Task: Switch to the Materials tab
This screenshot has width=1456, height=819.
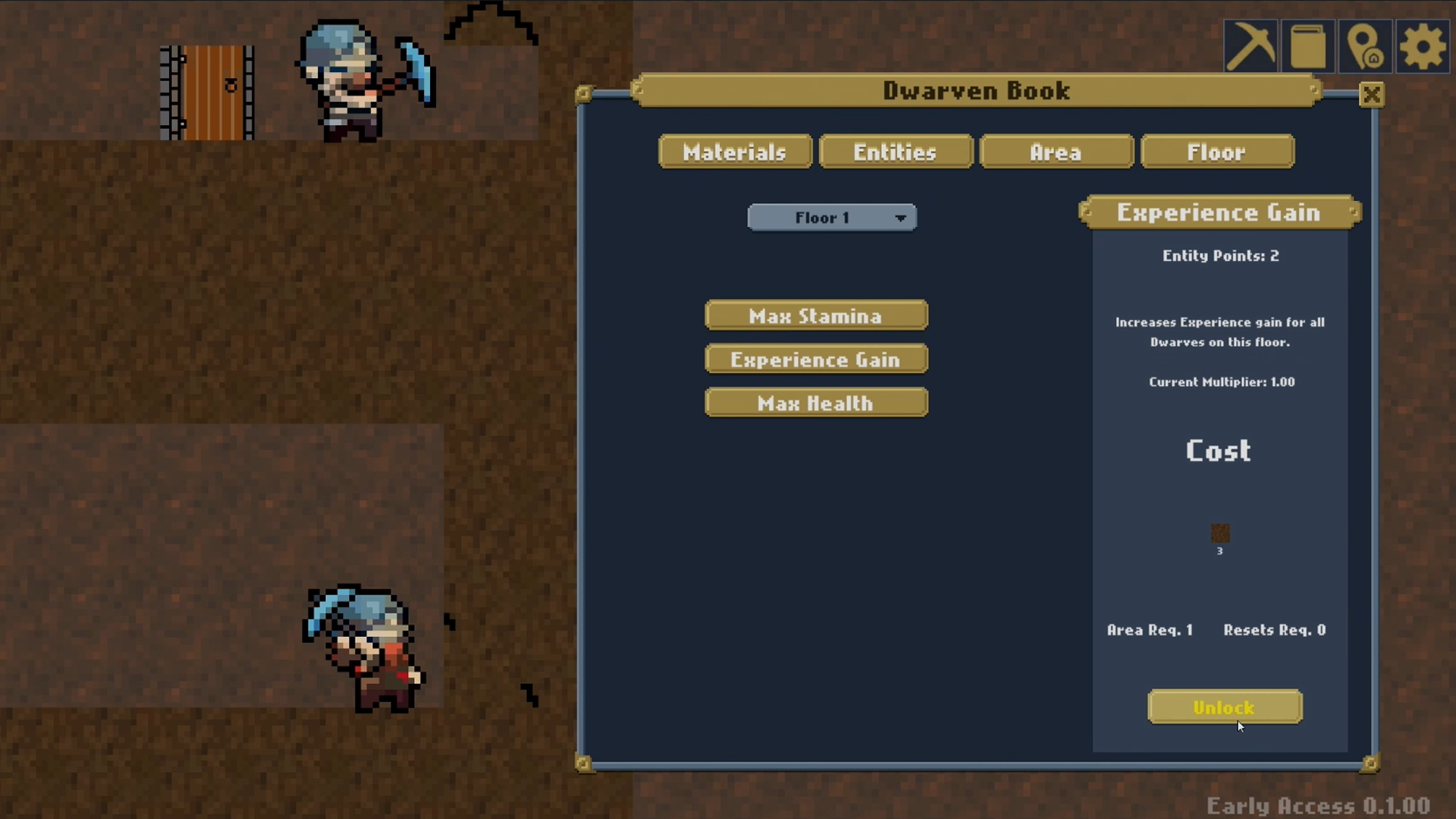Action: tap(734, 152)
